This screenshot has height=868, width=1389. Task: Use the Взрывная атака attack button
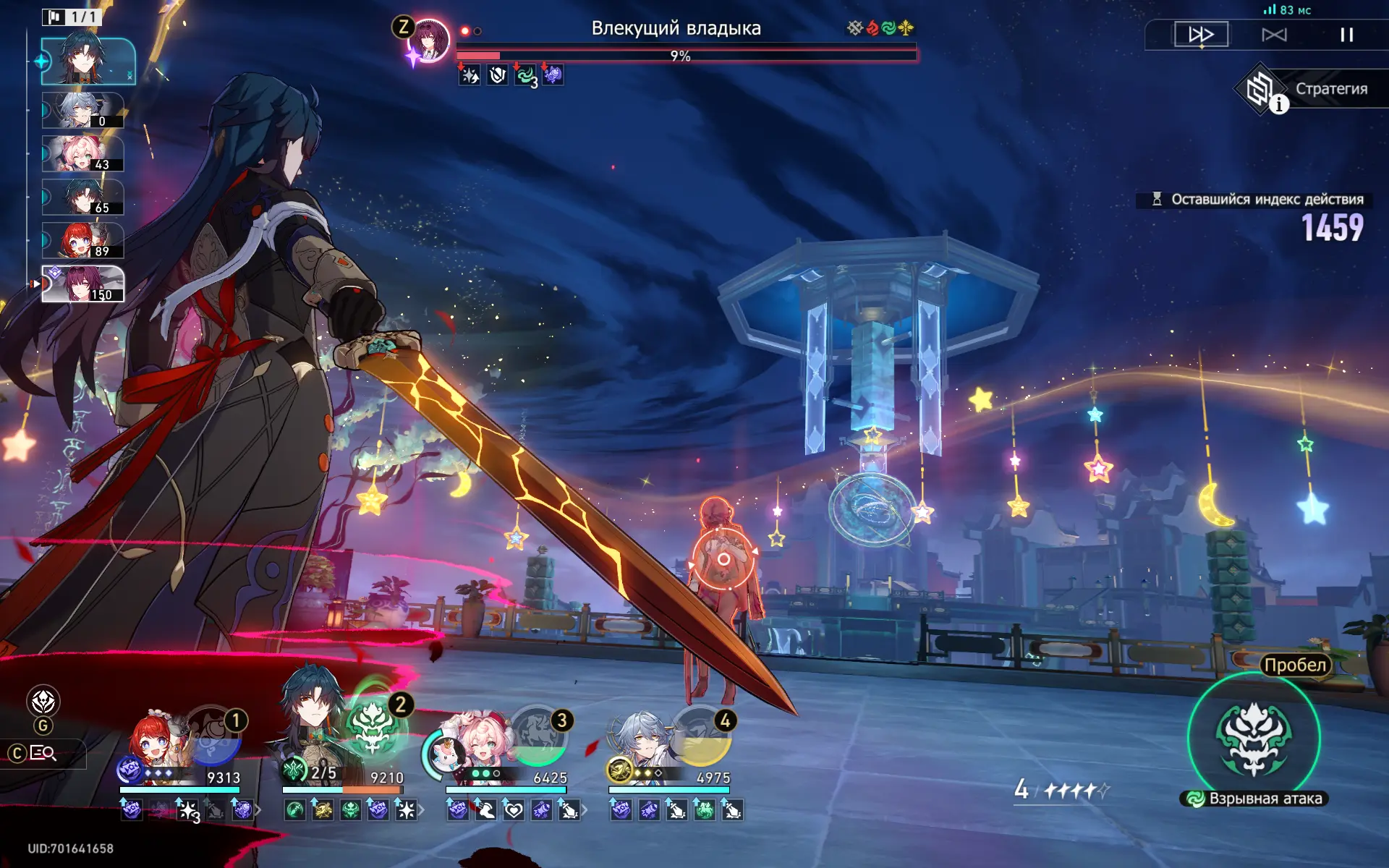point(1254,738)
